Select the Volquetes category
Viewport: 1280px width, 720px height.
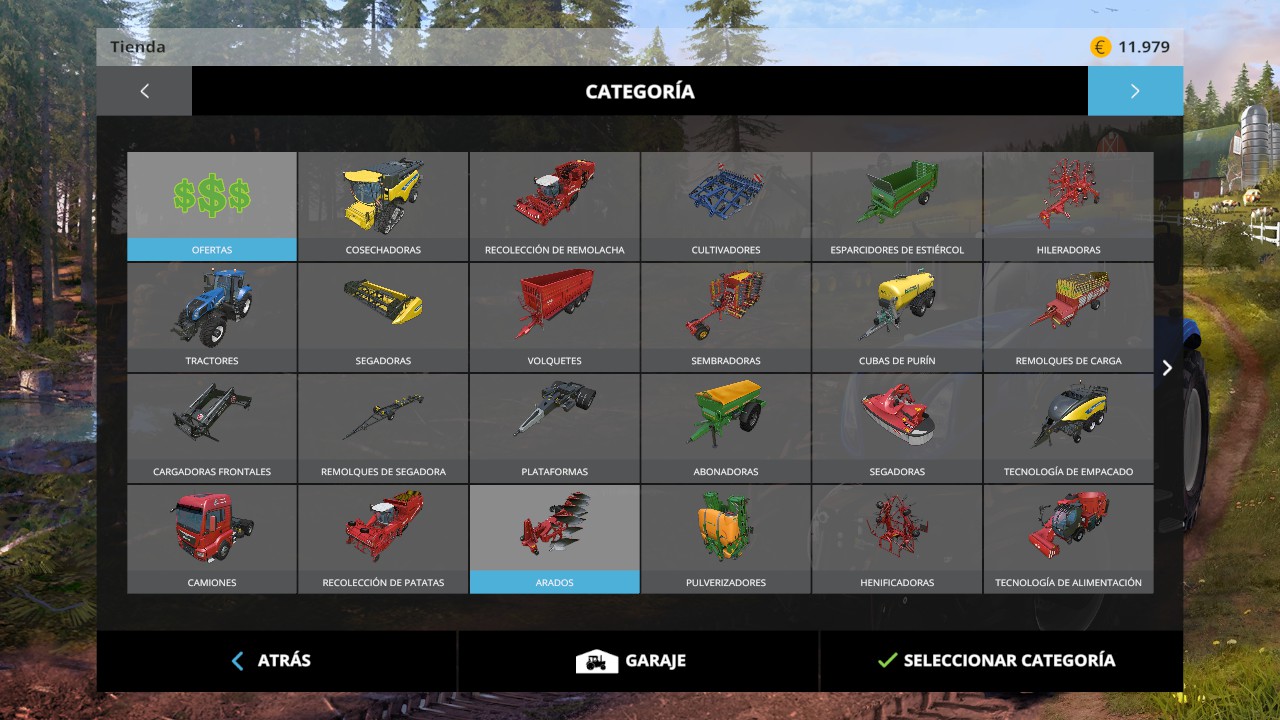click(554, 317)
